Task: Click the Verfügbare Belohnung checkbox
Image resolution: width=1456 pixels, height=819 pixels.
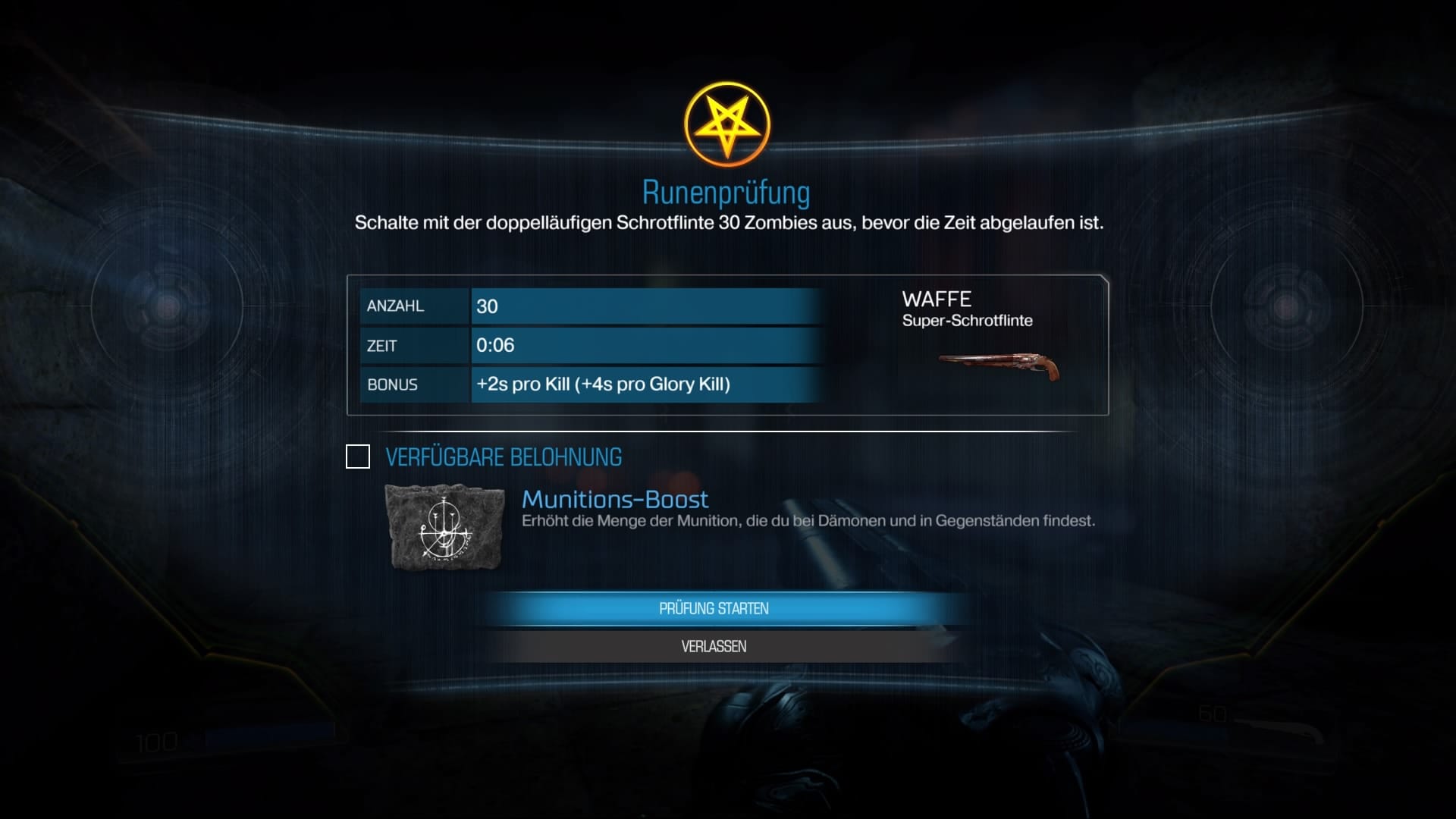Action: pyautogui.click(x=358, y=457)
